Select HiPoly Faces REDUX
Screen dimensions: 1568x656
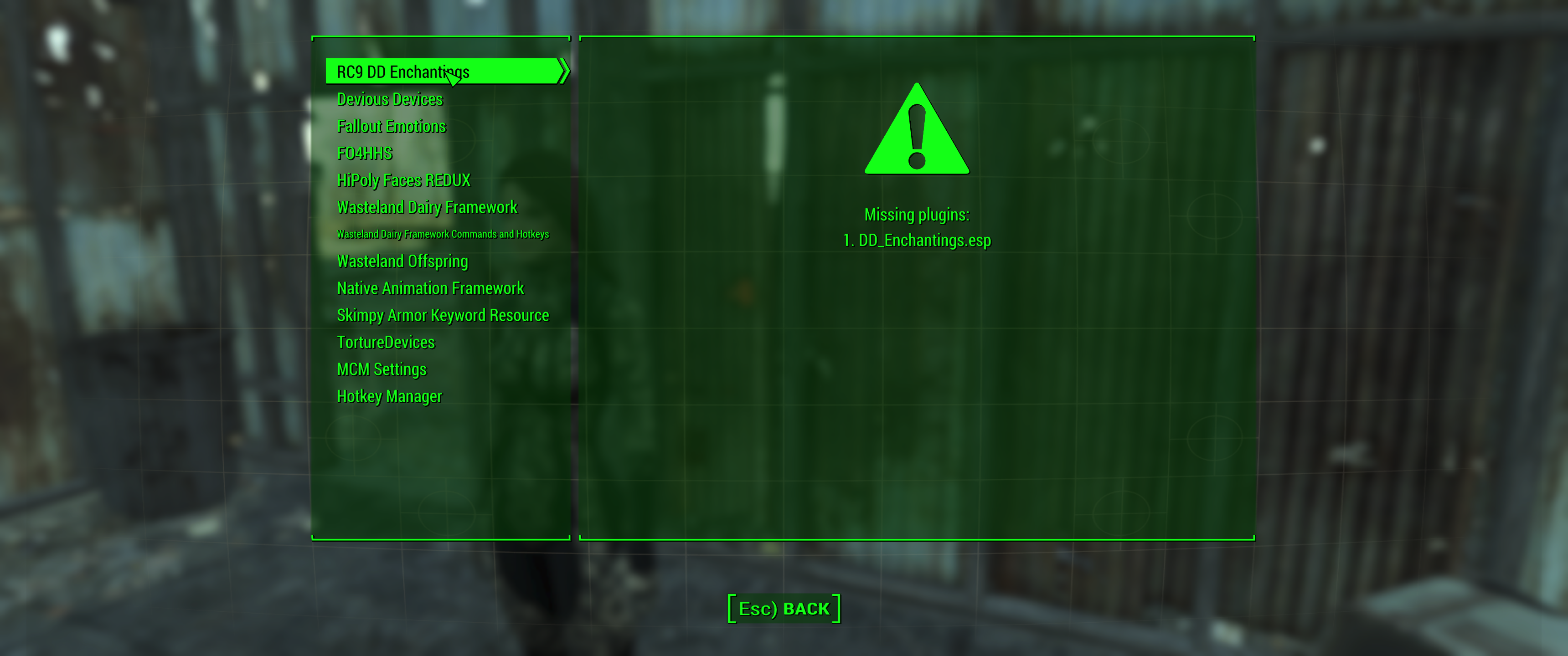403,180
